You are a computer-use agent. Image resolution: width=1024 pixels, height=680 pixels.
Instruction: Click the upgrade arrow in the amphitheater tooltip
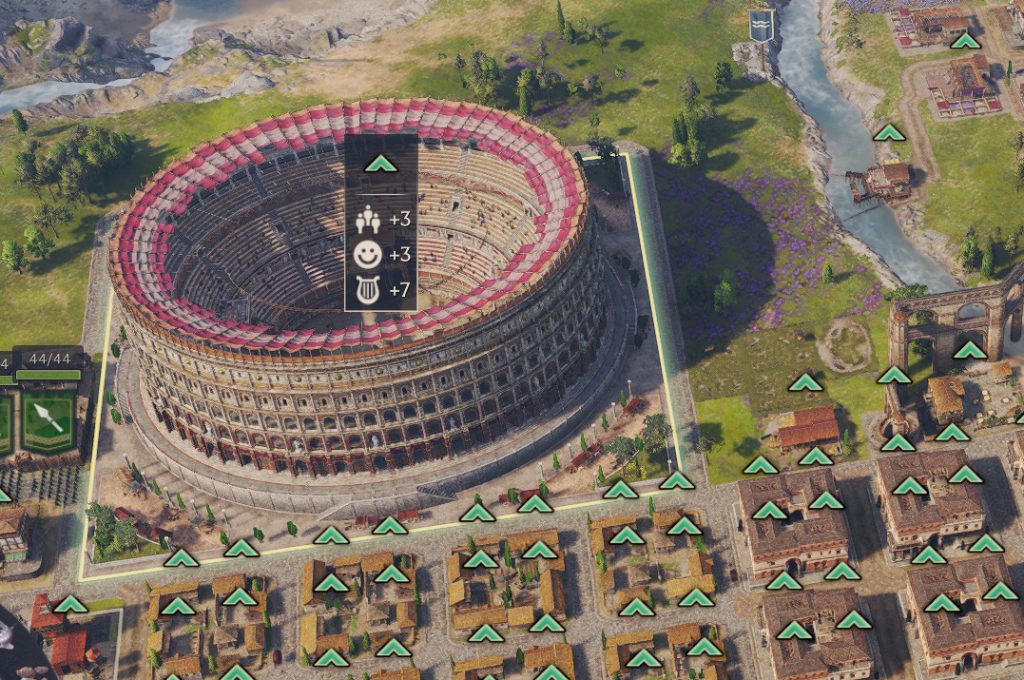click(380, 164)
